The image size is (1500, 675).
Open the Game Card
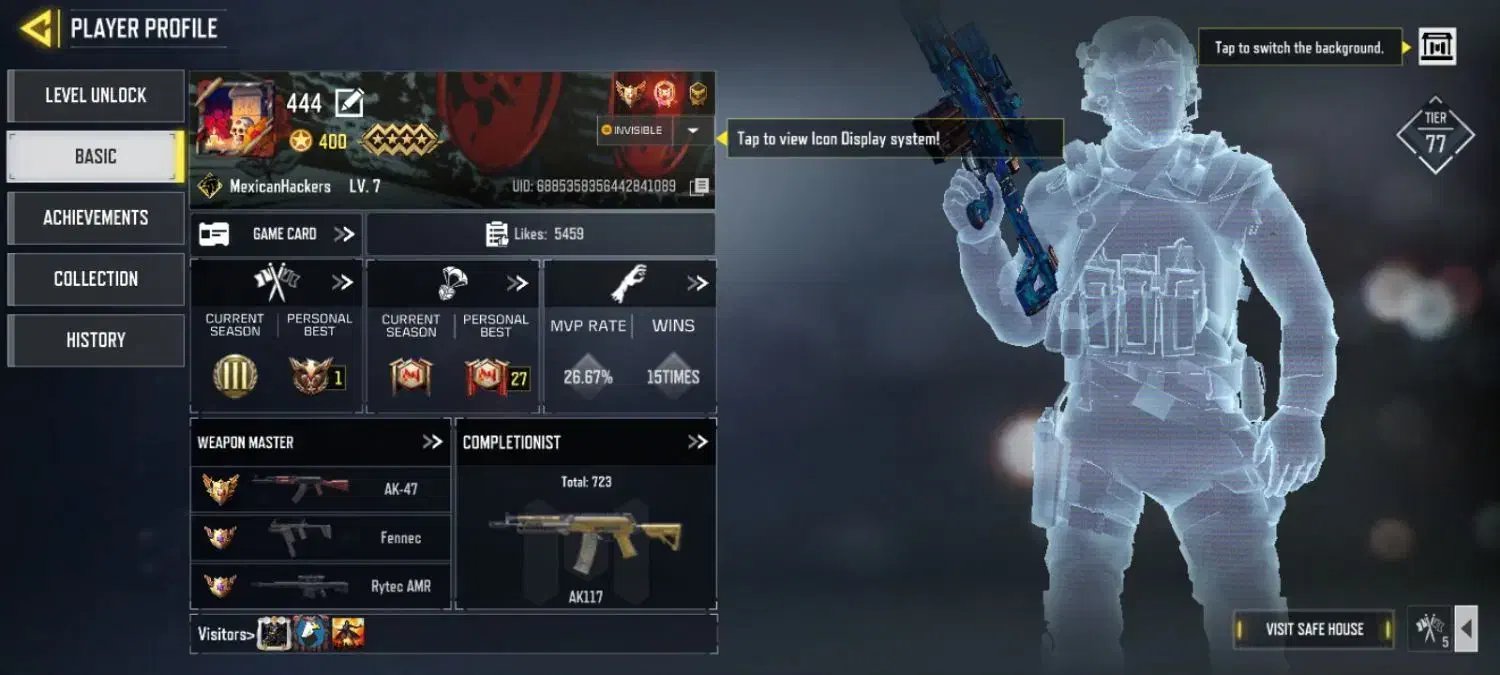tap(276, 234)
